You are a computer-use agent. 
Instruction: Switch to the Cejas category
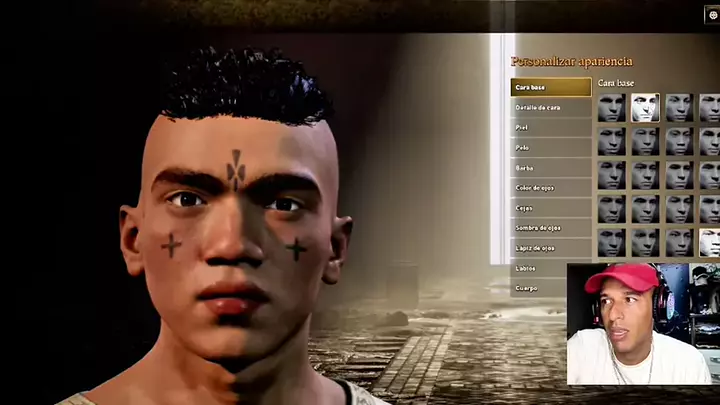550,207
